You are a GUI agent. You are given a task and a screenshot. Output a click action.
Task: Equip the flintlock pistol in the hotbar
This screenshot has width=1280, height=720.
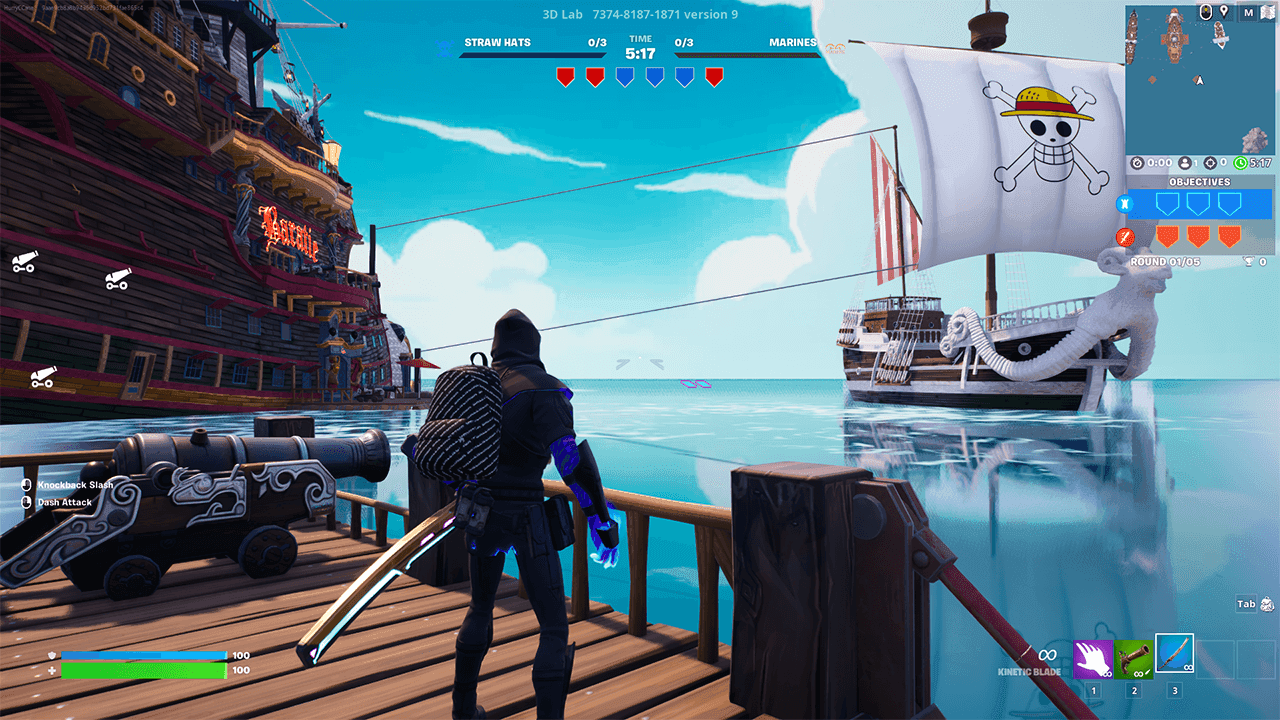tap(1134, 660)
